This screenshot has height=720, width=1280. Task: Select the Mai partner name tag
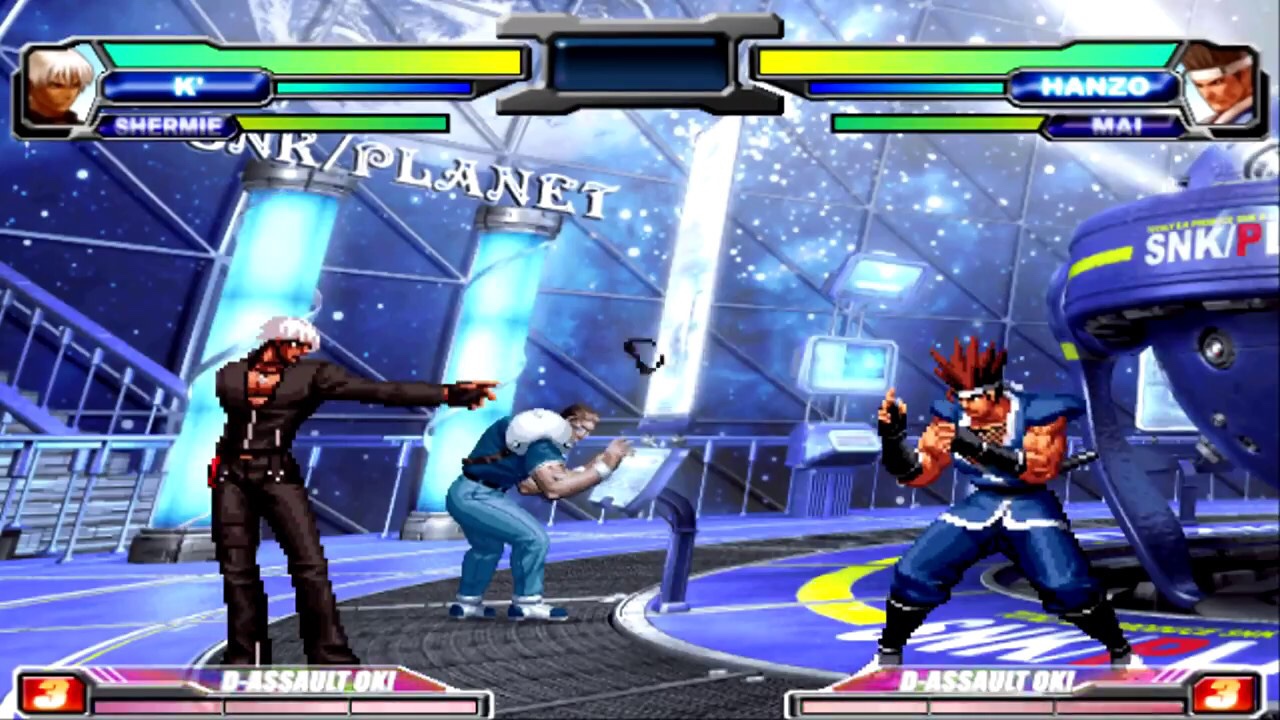[1116, 126]
